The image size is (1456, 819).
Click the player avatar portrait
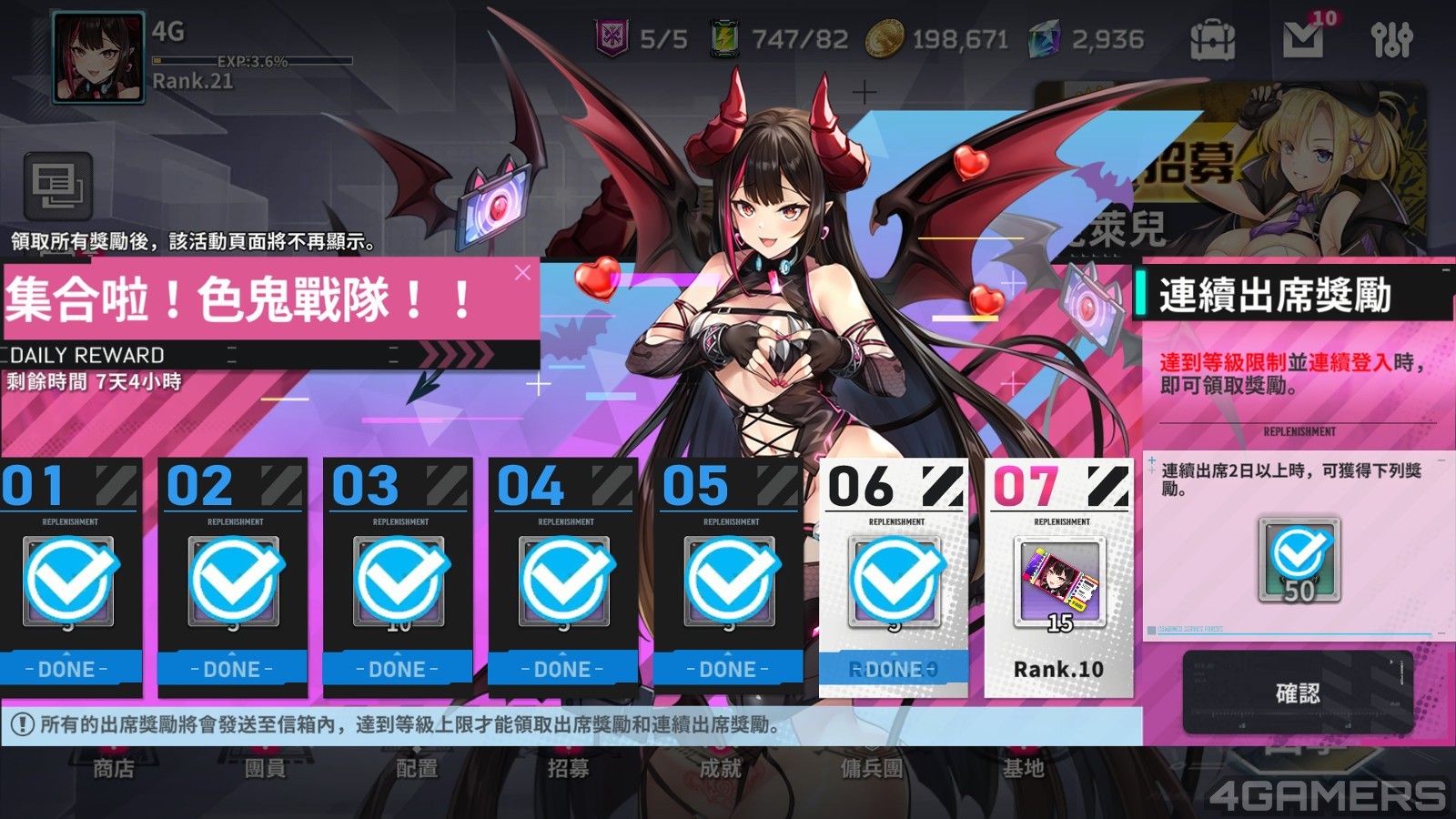tap(98, 57)
